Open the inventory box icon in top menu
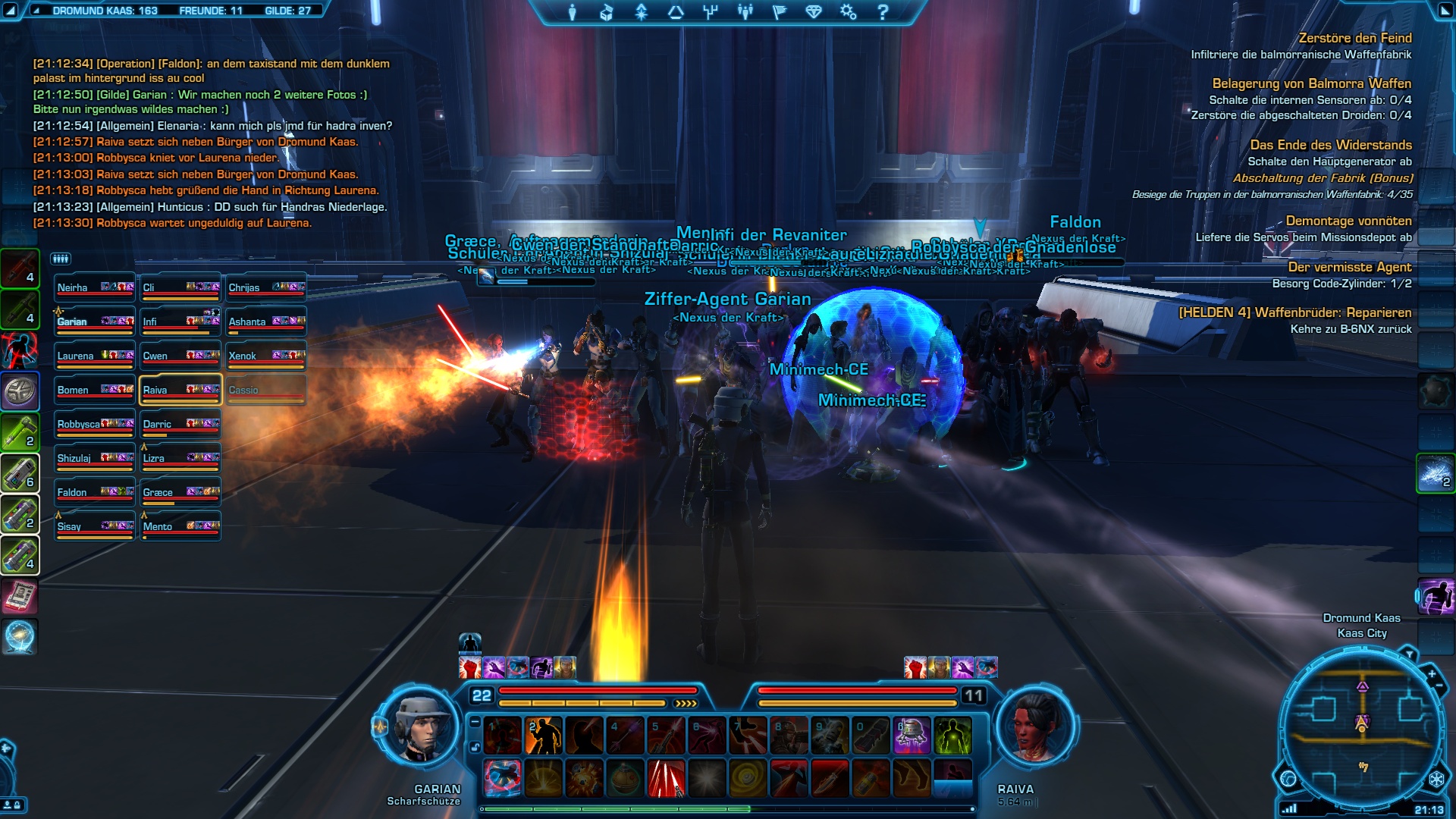The image size is (1456, 819). point(607,12)
